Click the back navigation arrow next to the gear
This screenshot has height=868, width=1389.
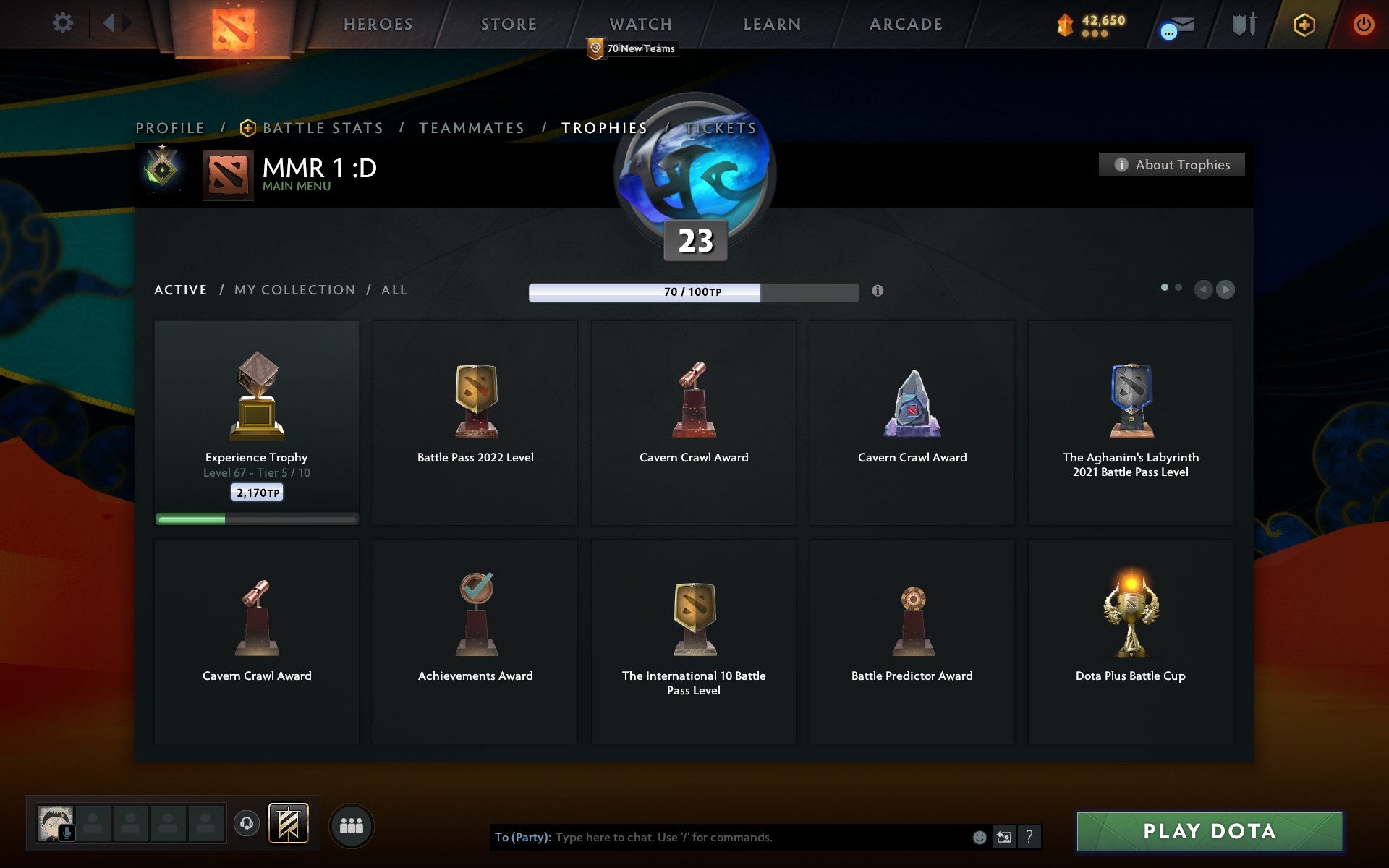tap(109, 22)
